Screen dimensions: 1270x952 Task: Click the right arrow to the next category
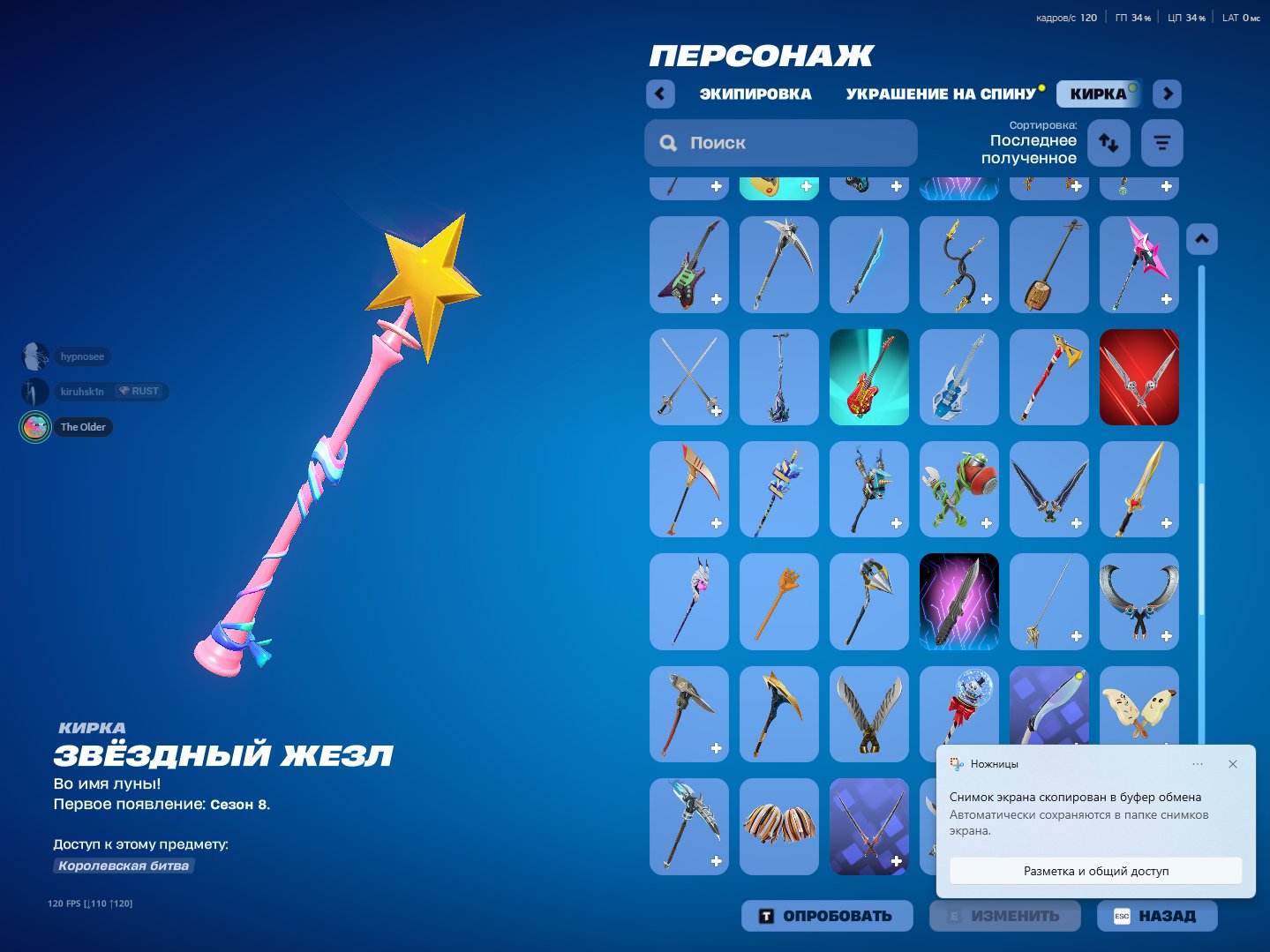(1167, 94)
